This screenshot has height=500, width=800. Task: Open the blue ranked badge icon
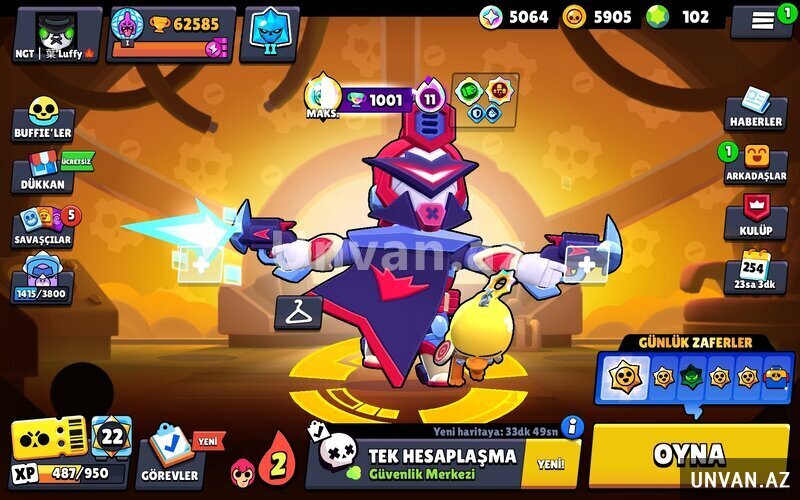point(269,33)
